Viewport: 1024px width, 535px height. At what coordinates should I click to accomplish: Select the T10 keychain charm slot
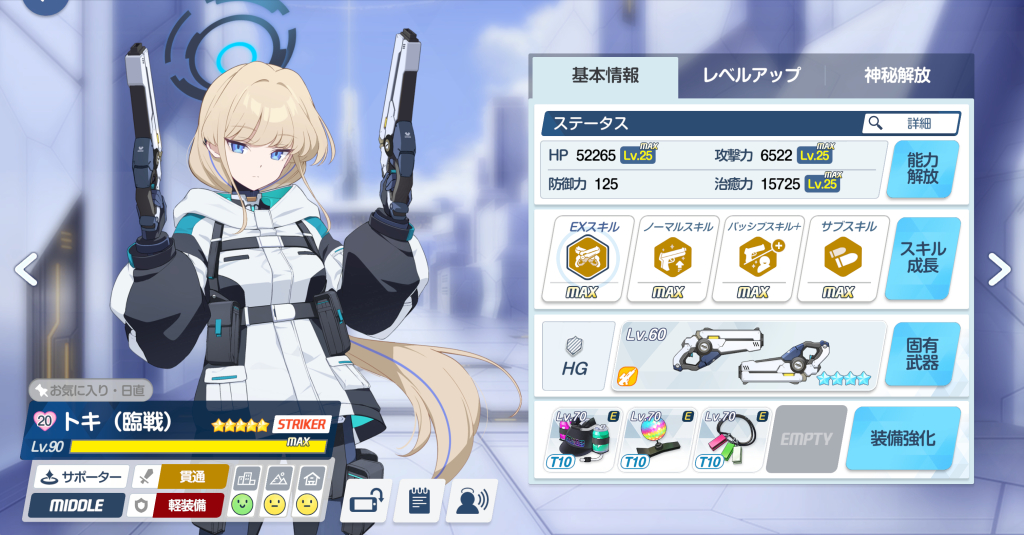click(x=733, y=439)
